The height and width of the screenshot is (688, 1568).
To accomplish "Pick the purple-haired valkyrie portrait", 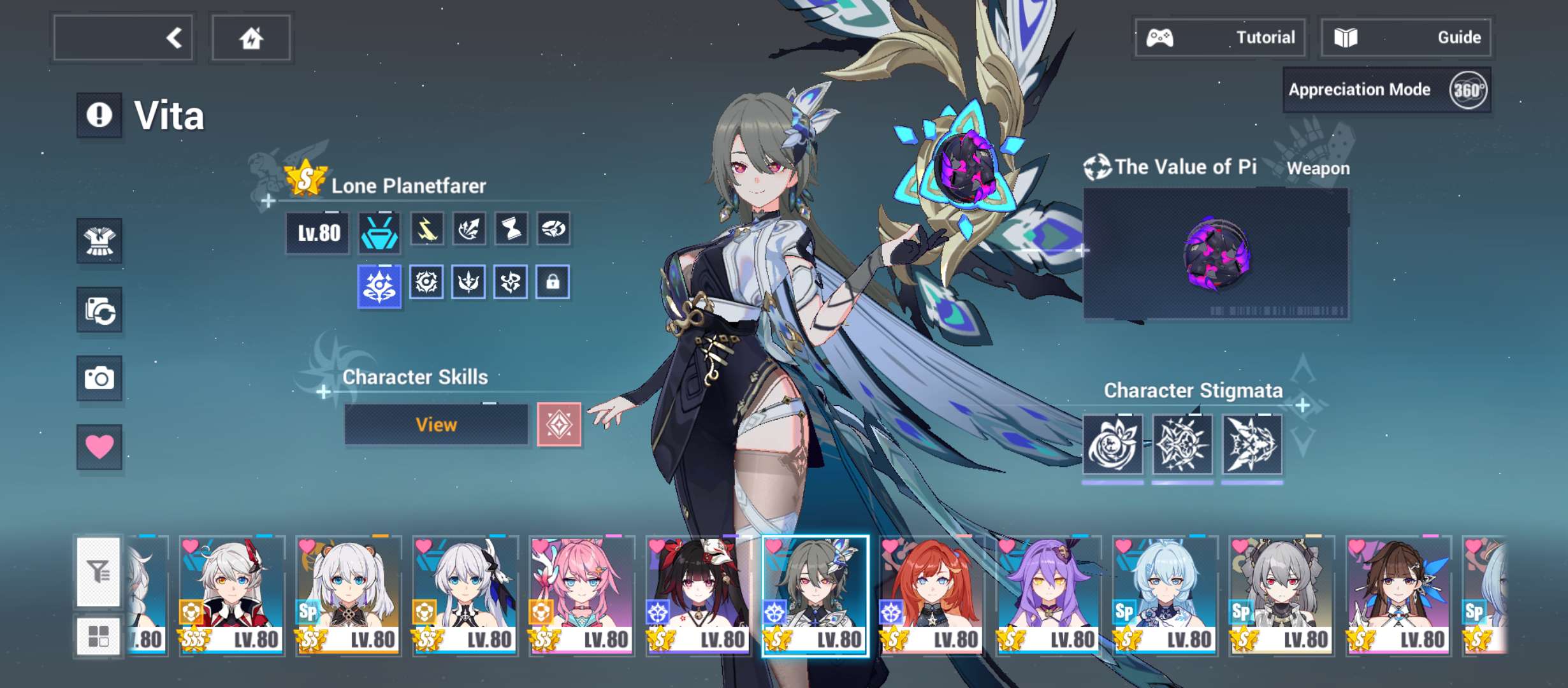I will (1049, 595).
